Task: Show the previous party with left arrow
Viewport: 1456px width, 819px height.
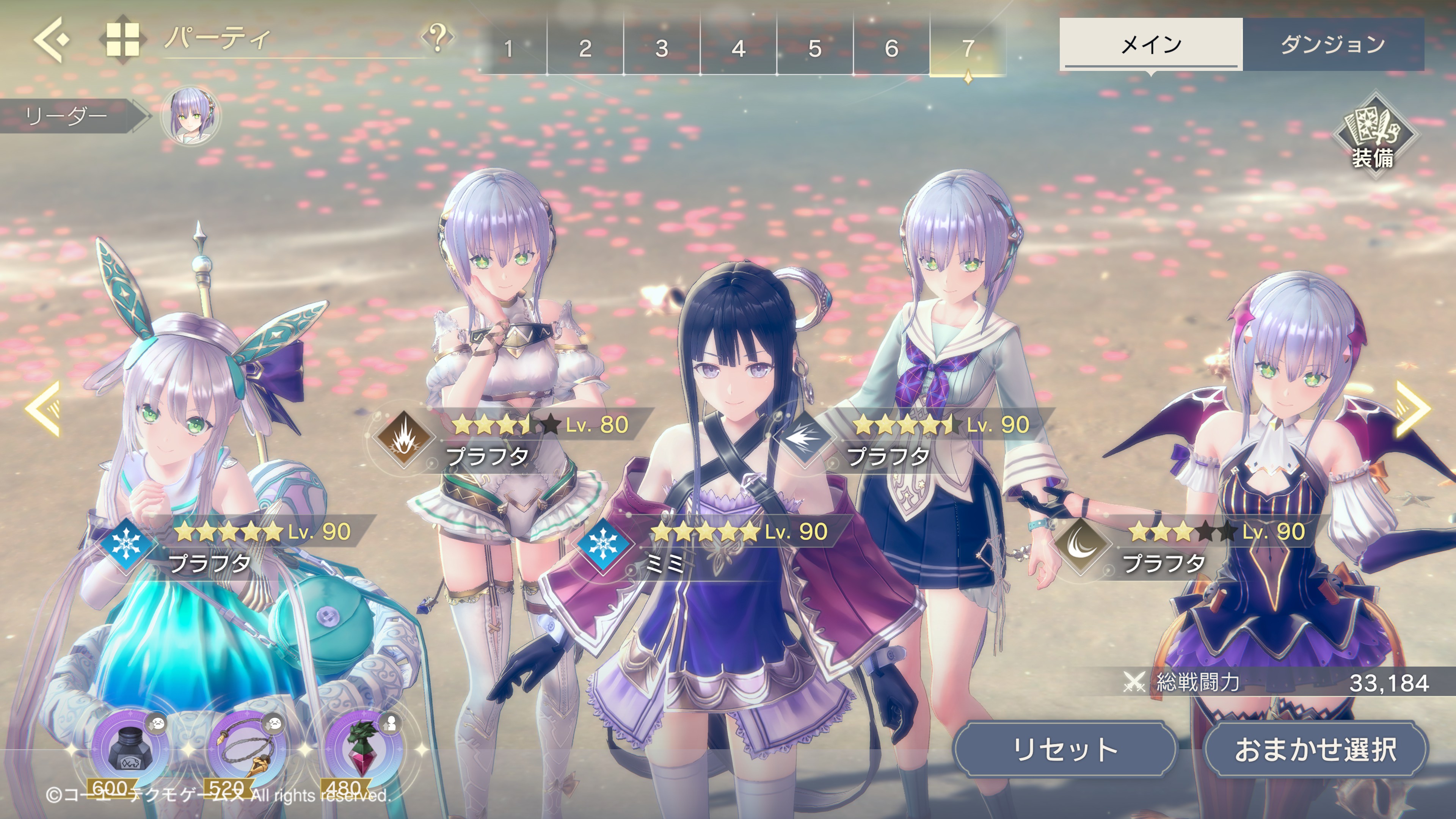Action: point(44,408)
